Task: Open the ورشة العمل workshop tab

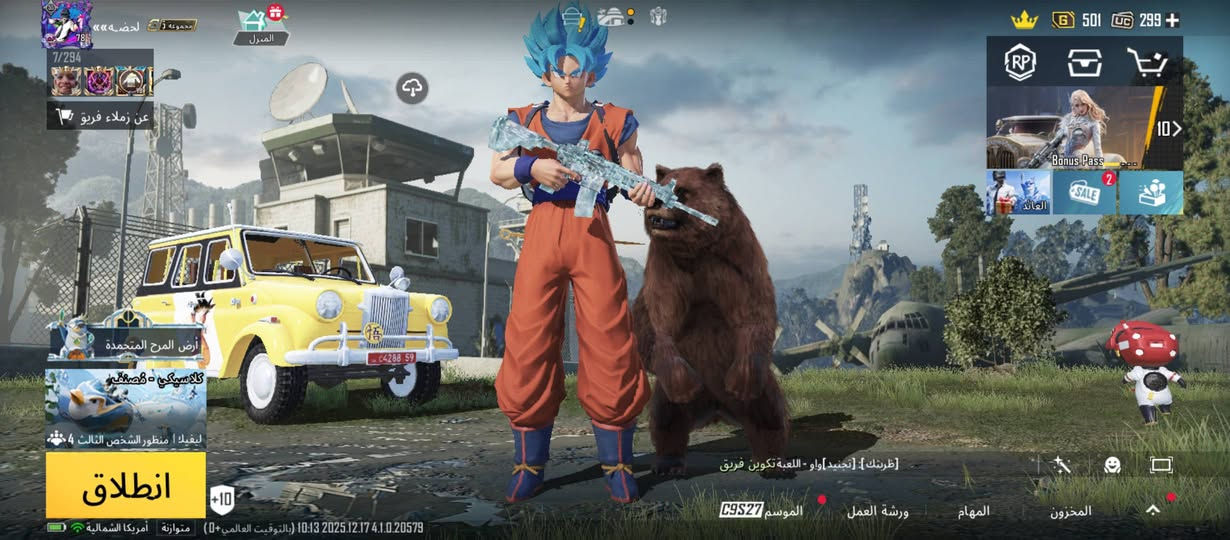Action: [x=877, y=511]
